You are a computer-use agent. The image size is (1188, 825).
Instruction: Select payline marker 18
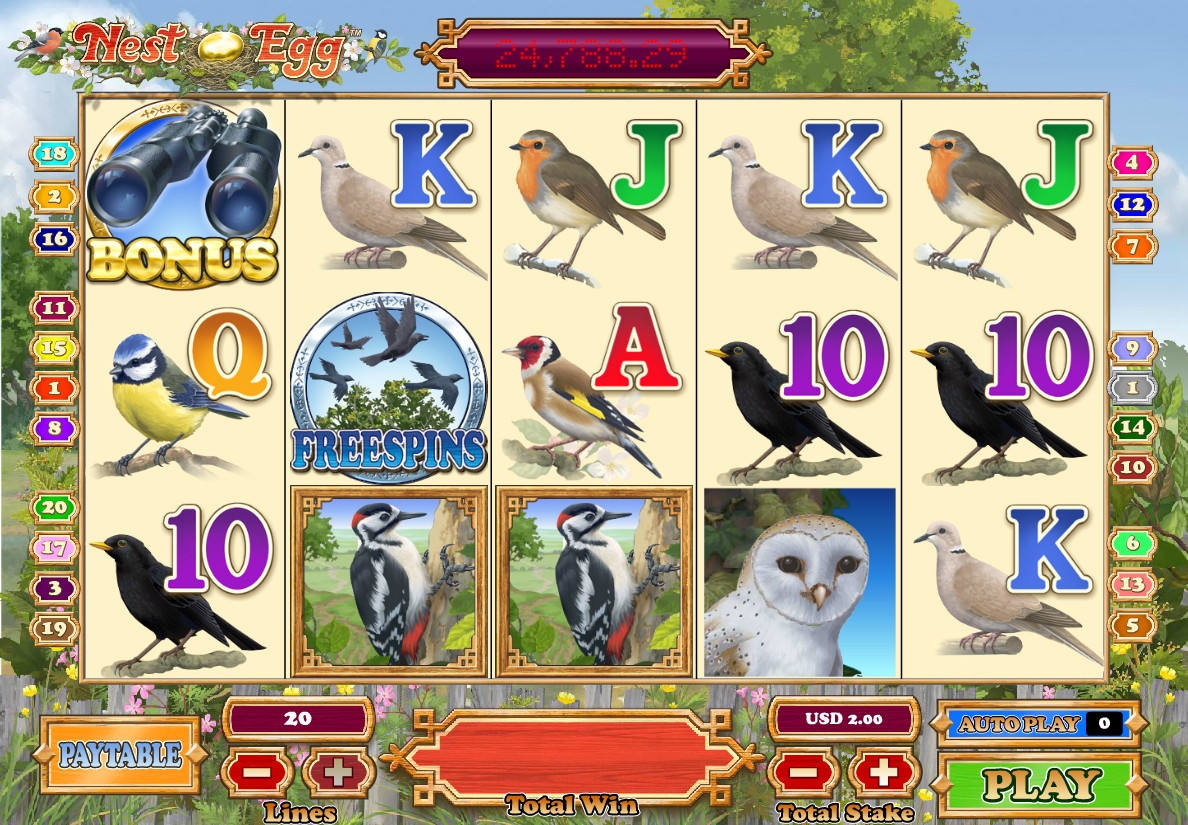pos(55,154)
